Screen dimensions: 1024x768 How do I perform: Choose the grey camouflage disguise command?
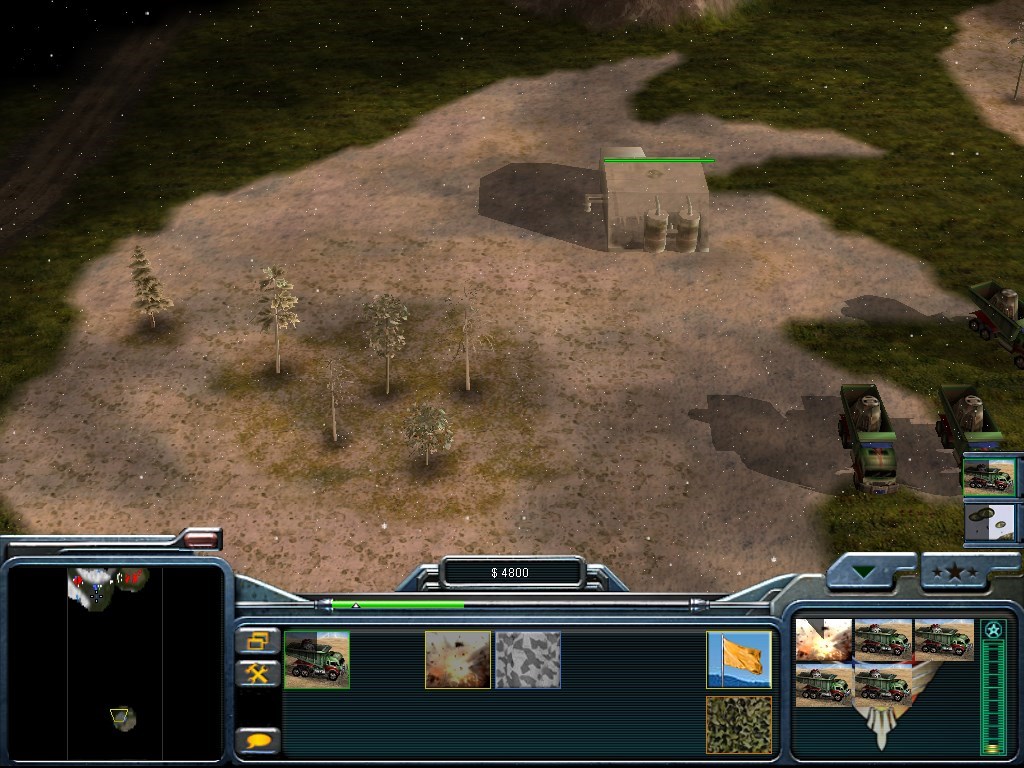tap(528, 660)
